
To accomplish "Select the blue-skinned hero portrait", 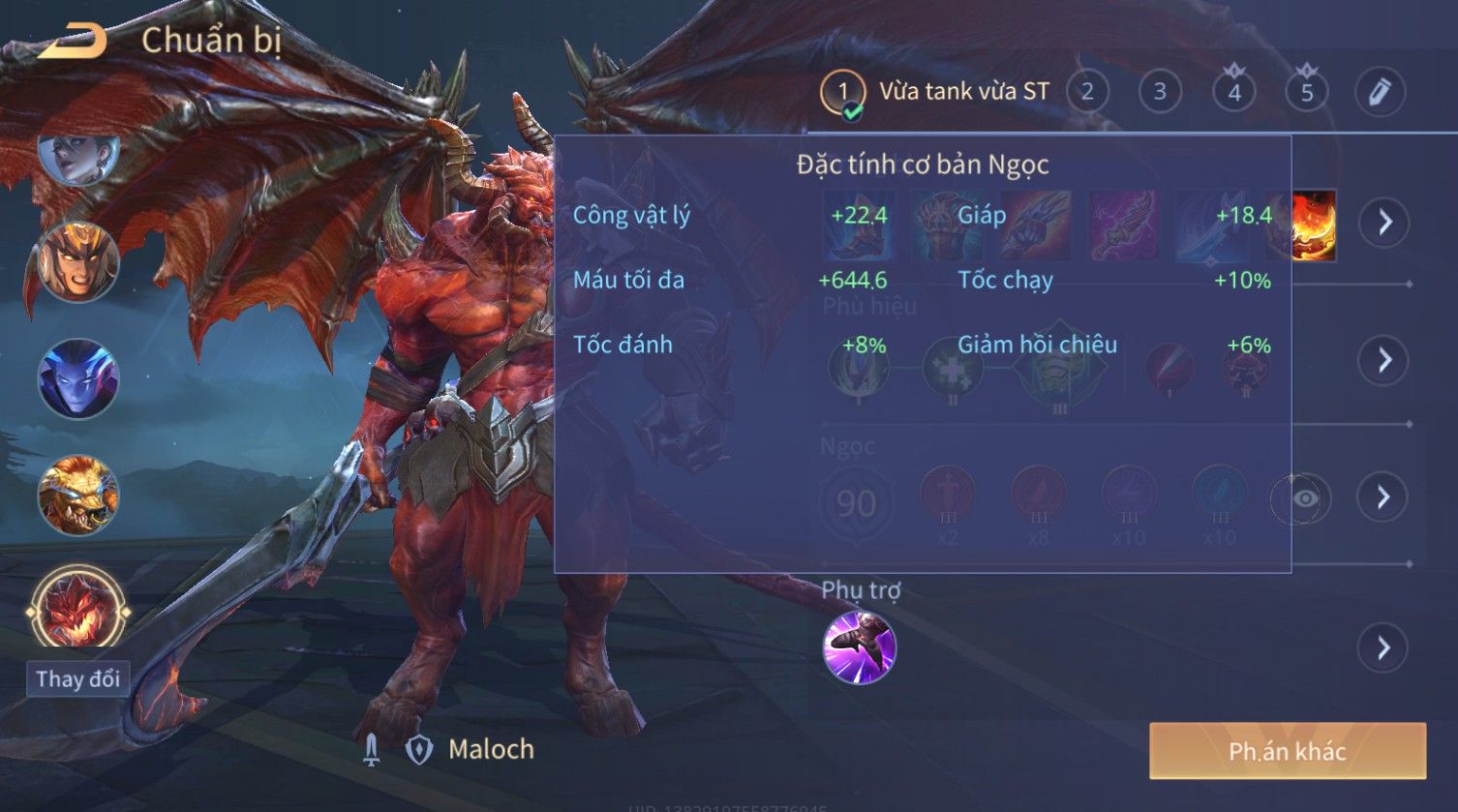I will pos(77,378).
